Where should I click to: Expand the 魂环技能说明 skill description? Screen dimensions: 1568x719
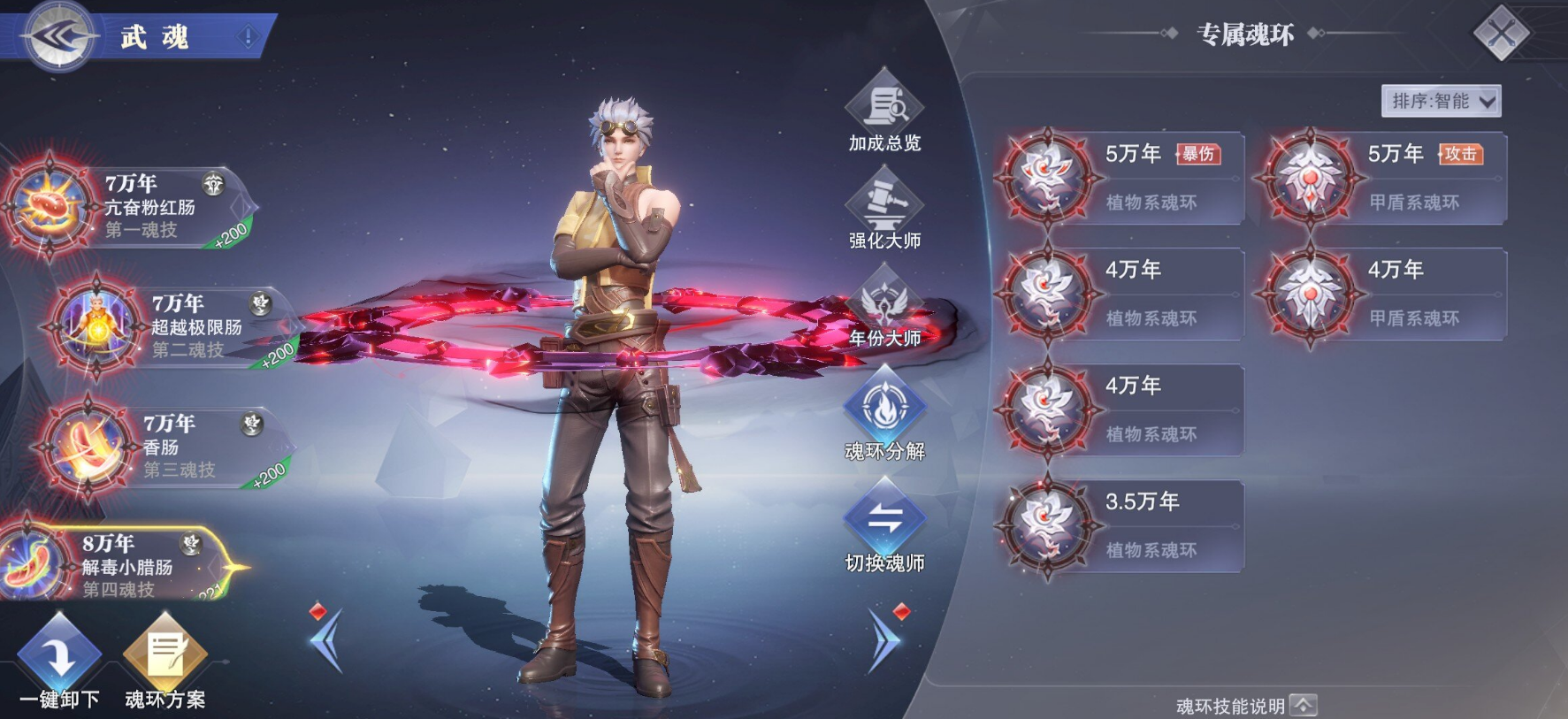(1247, 706)
